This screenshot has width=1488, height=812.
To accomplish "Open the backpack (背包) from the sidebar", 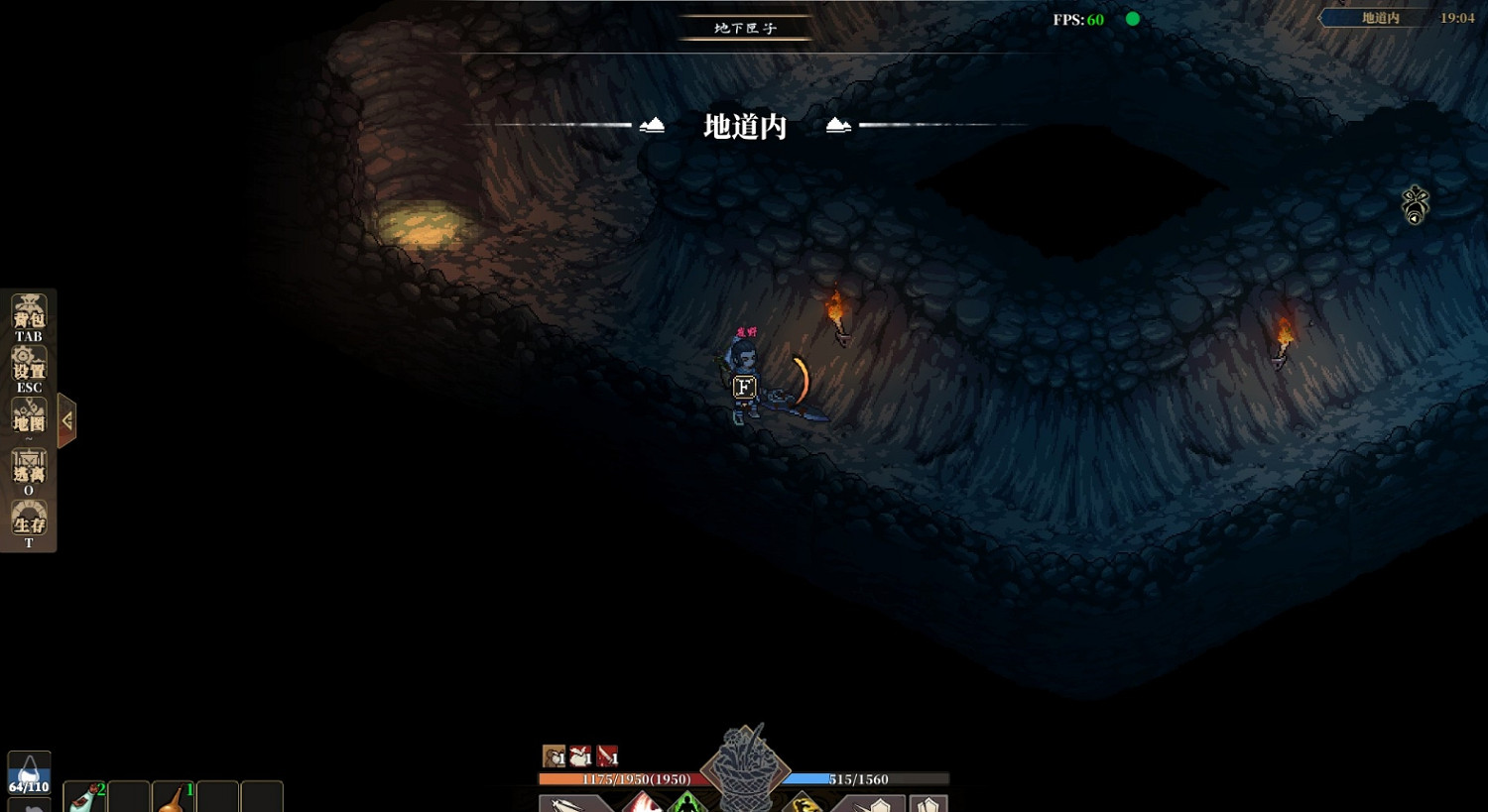I will (29, 313).
